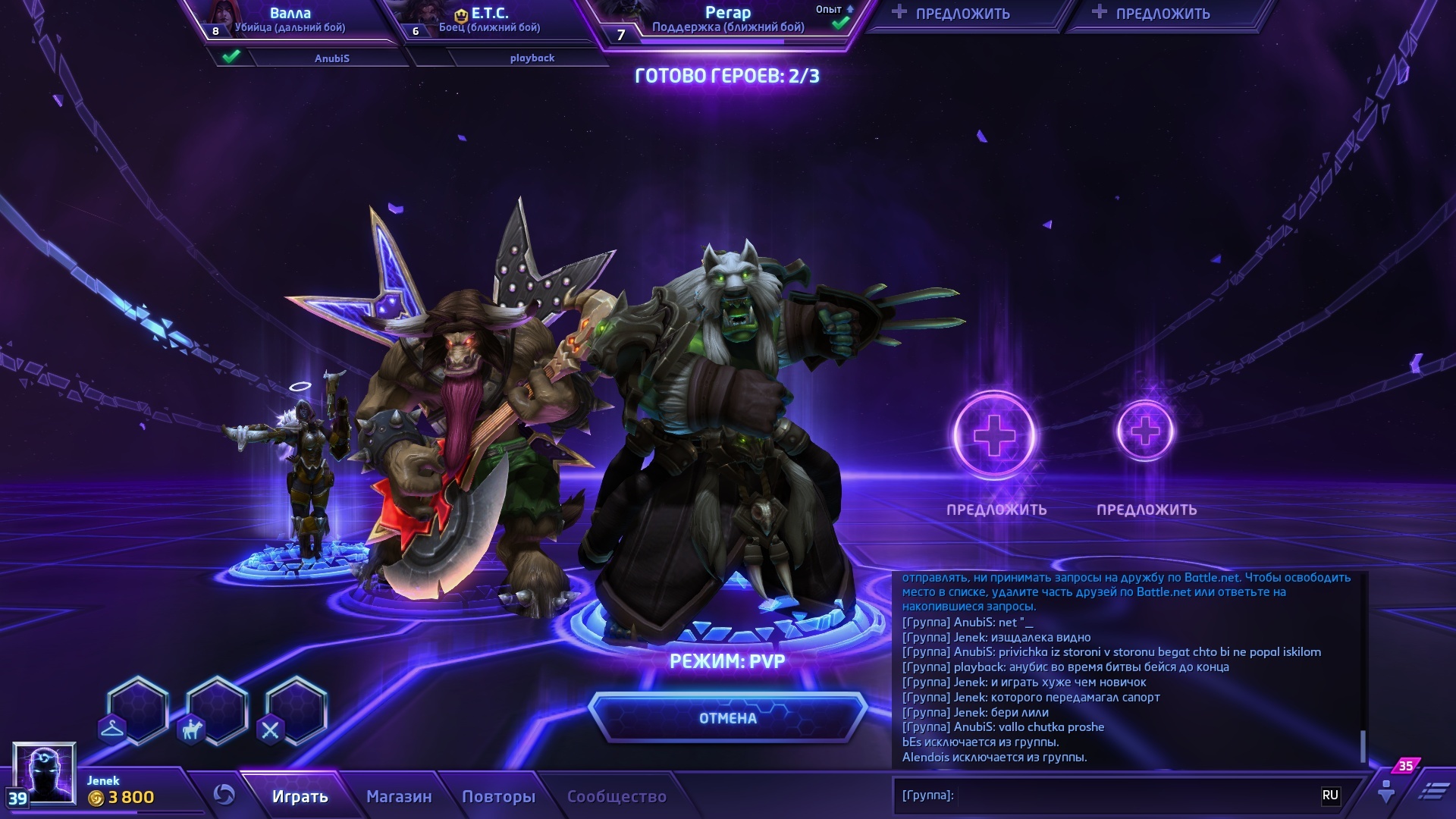Switch to the Играть tab

click(300, 796)
